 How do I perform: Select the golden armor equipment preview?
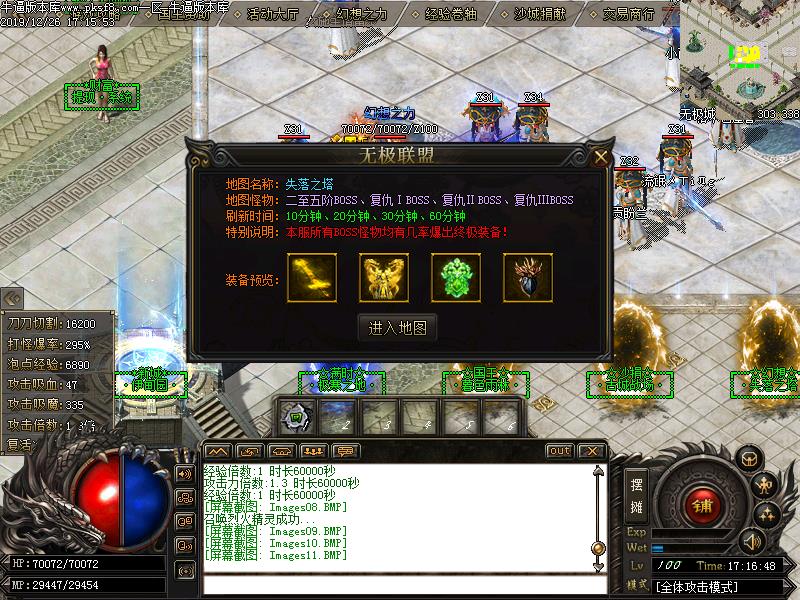[384, 278]
